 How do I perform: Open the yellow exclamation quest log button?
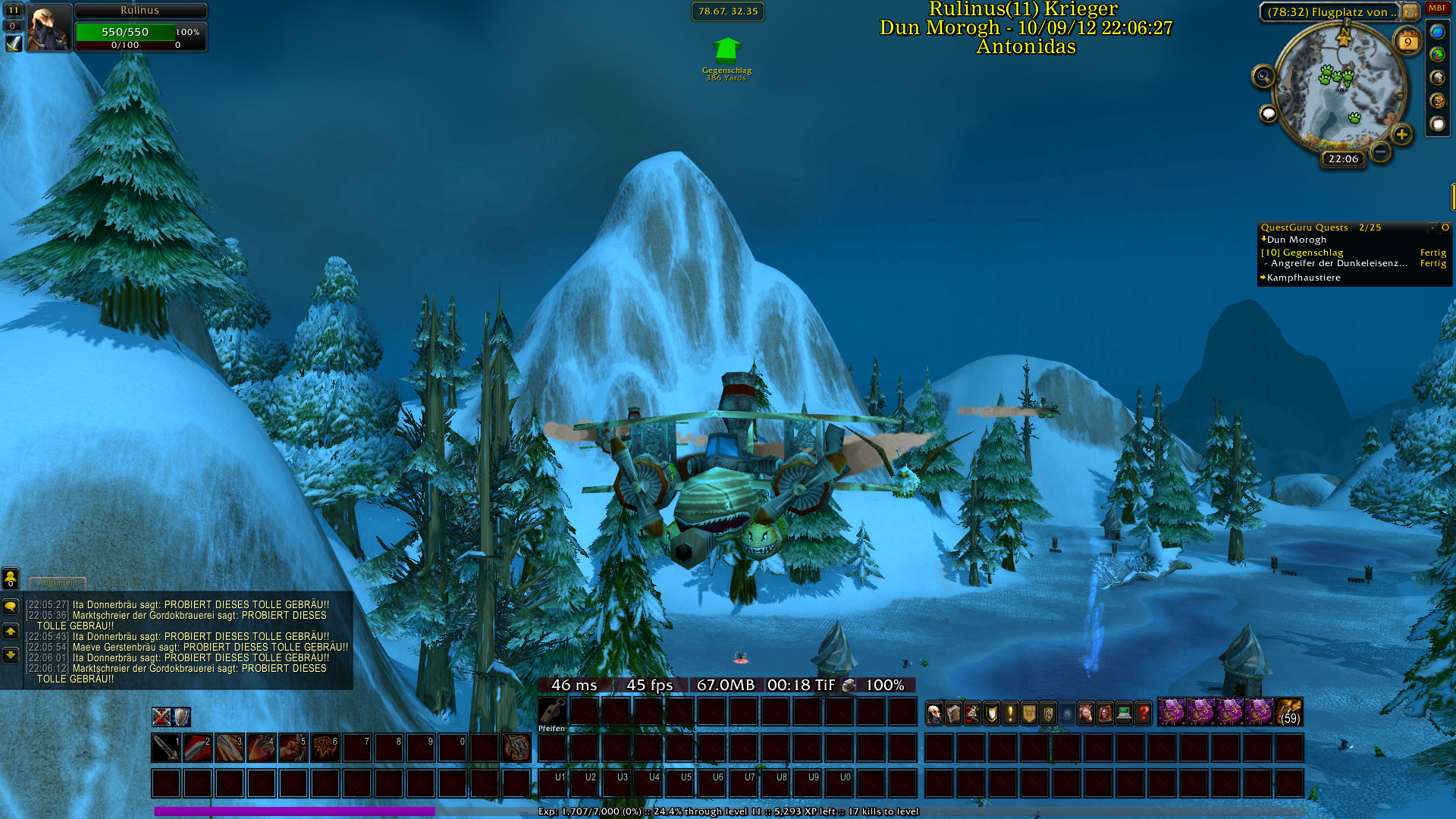pyautogui.click(x=1010, y=713)
